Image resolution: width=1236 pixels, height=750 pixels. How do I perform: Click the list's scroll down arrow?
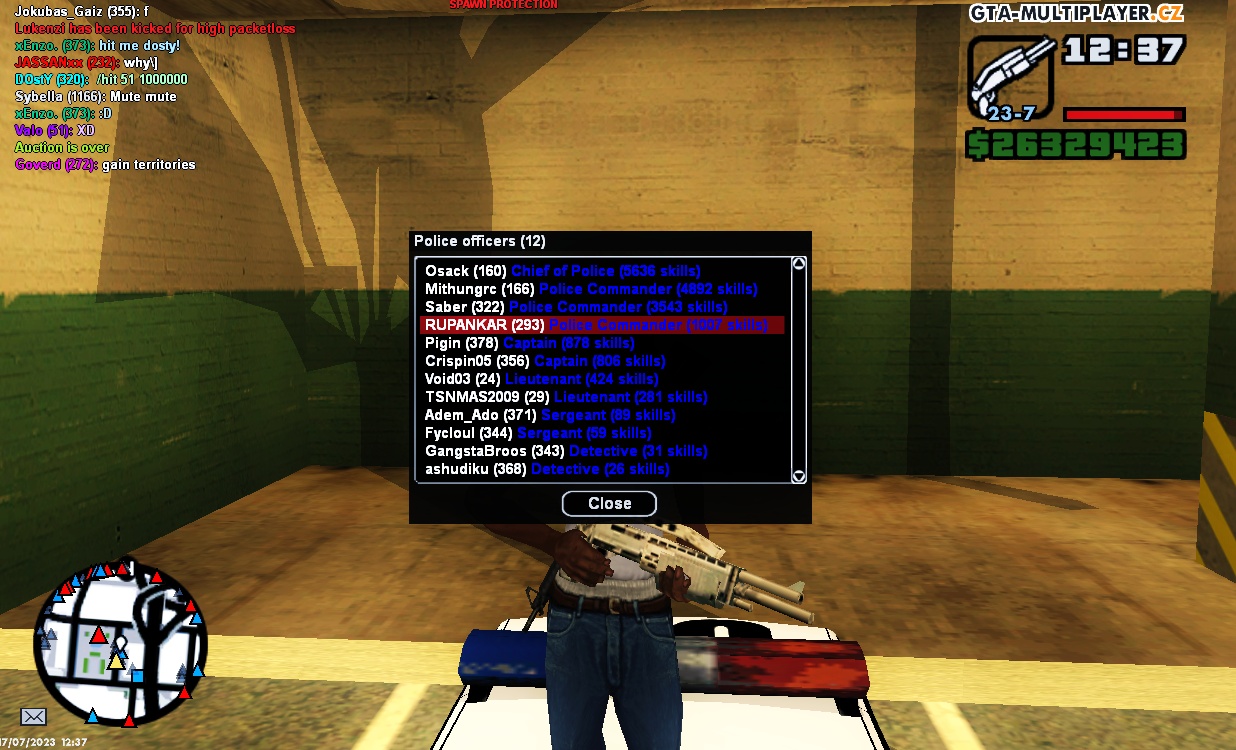799,476
